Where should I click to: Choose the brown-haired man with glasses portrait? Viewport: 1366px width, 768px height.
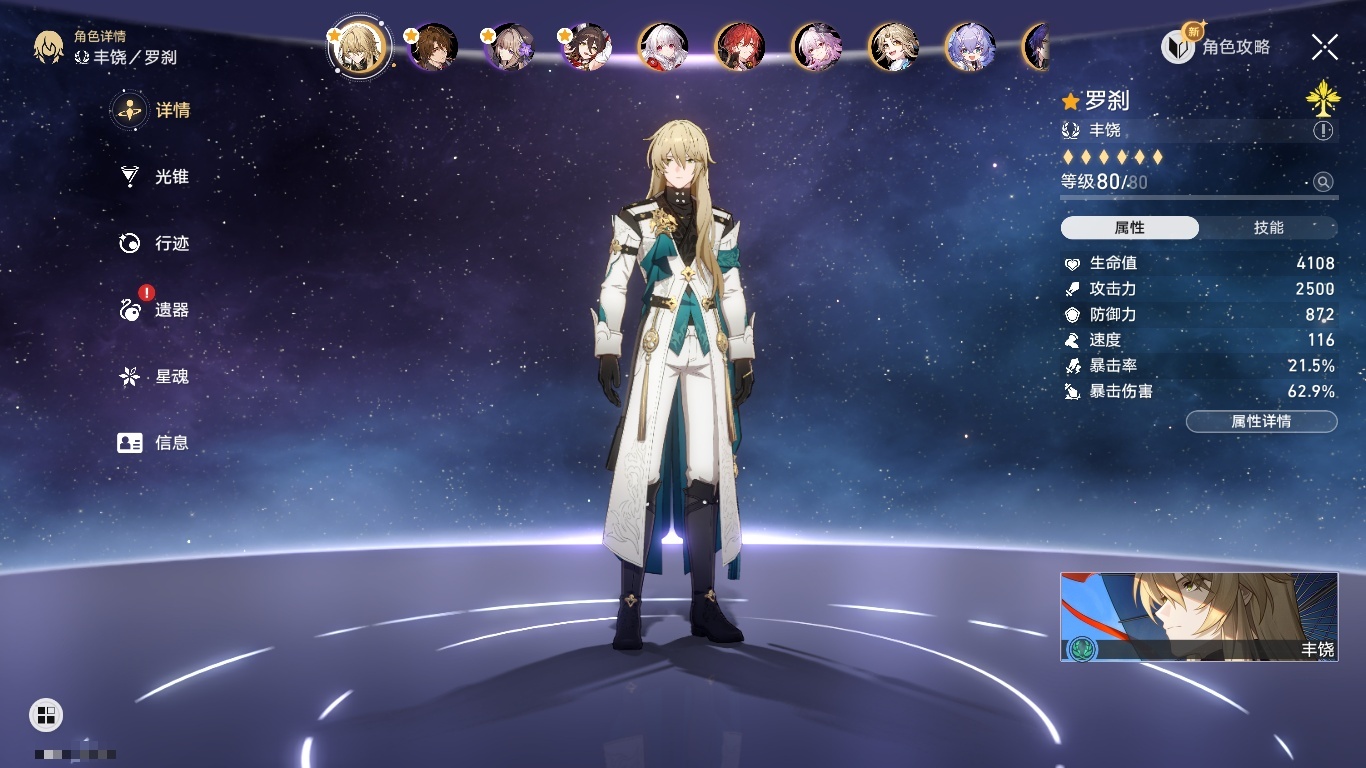click(x=434, y=46)
